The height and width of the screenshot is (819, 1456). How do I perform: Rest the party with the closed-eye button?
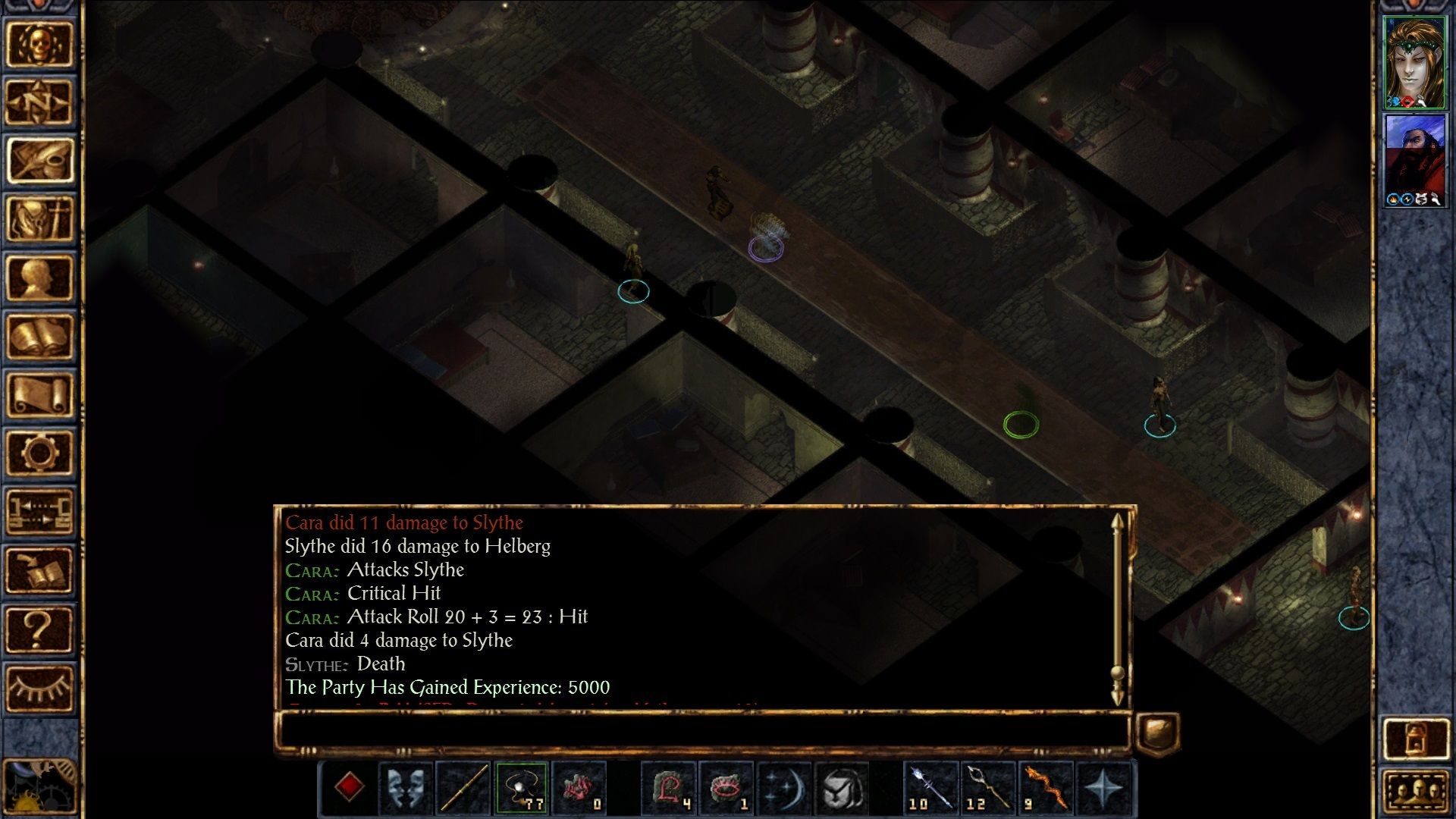click(39, 688)
